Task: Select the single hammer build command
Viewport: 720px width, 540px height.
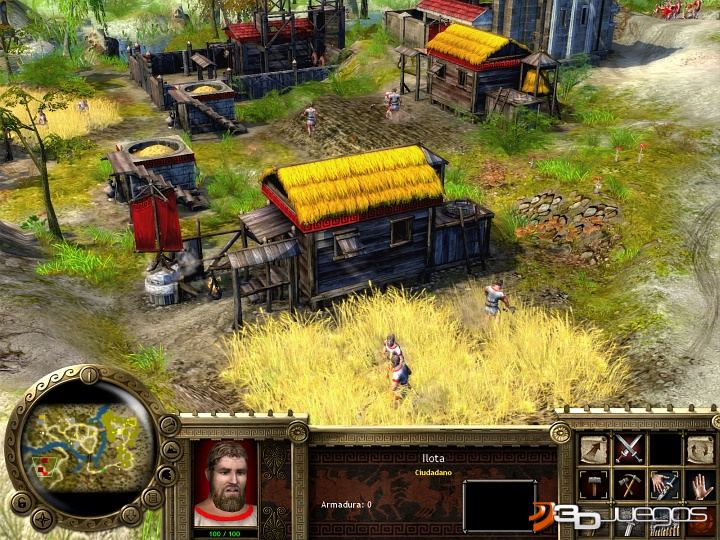Action: [594, 486]
